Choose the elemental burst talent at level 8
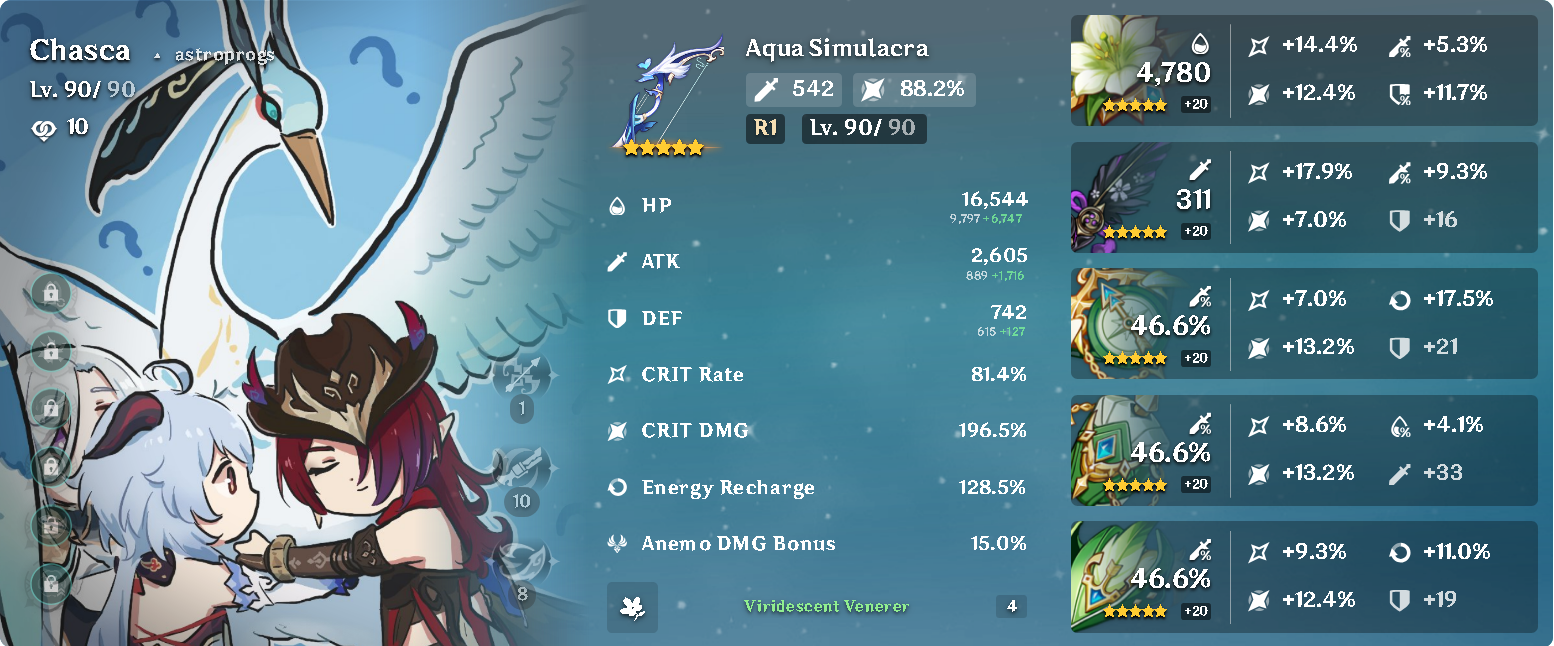This screenshot has height=646, width=1554. [x=521, y=562]
